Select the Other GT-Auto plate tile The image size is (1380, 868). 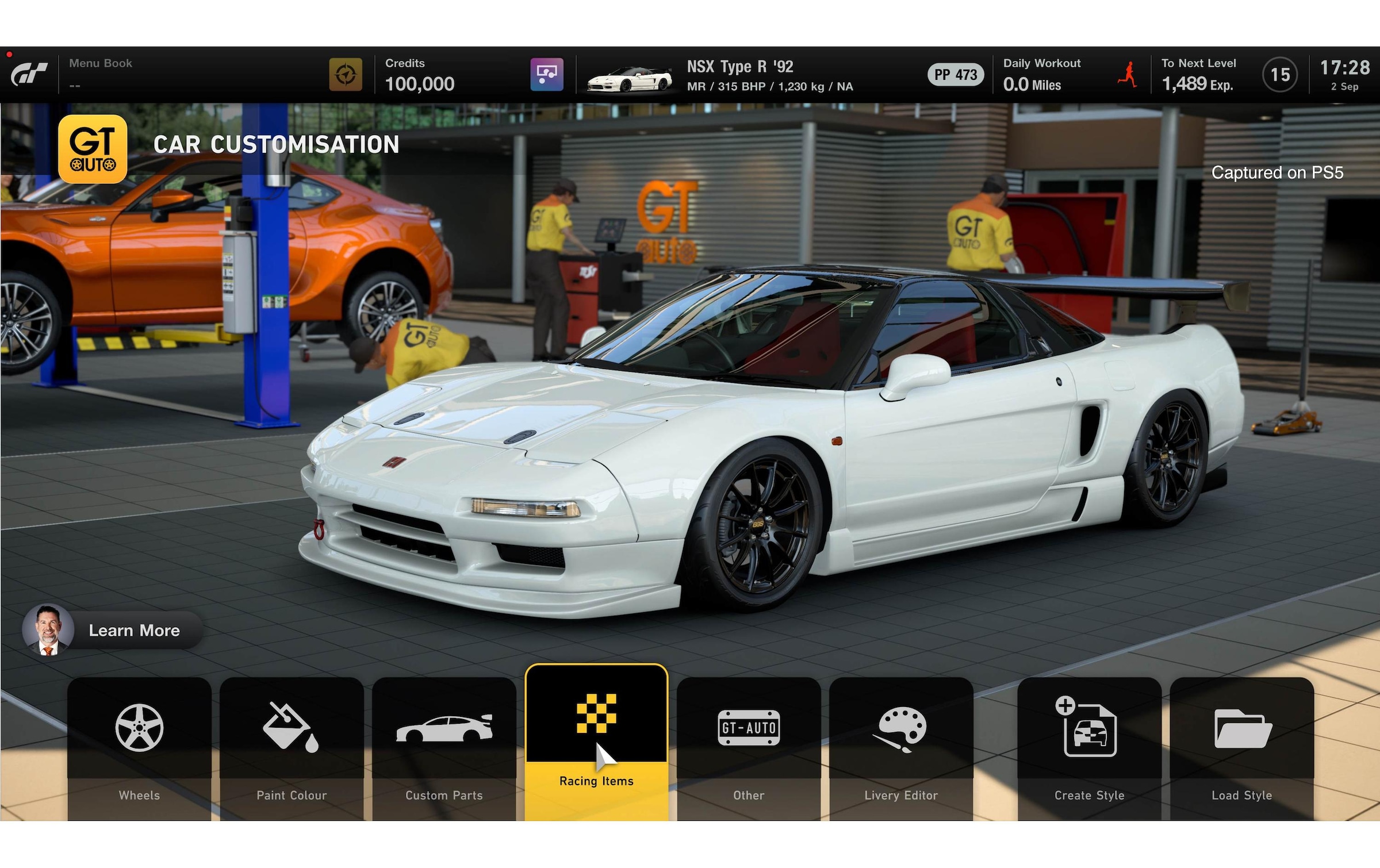(749, 747)
